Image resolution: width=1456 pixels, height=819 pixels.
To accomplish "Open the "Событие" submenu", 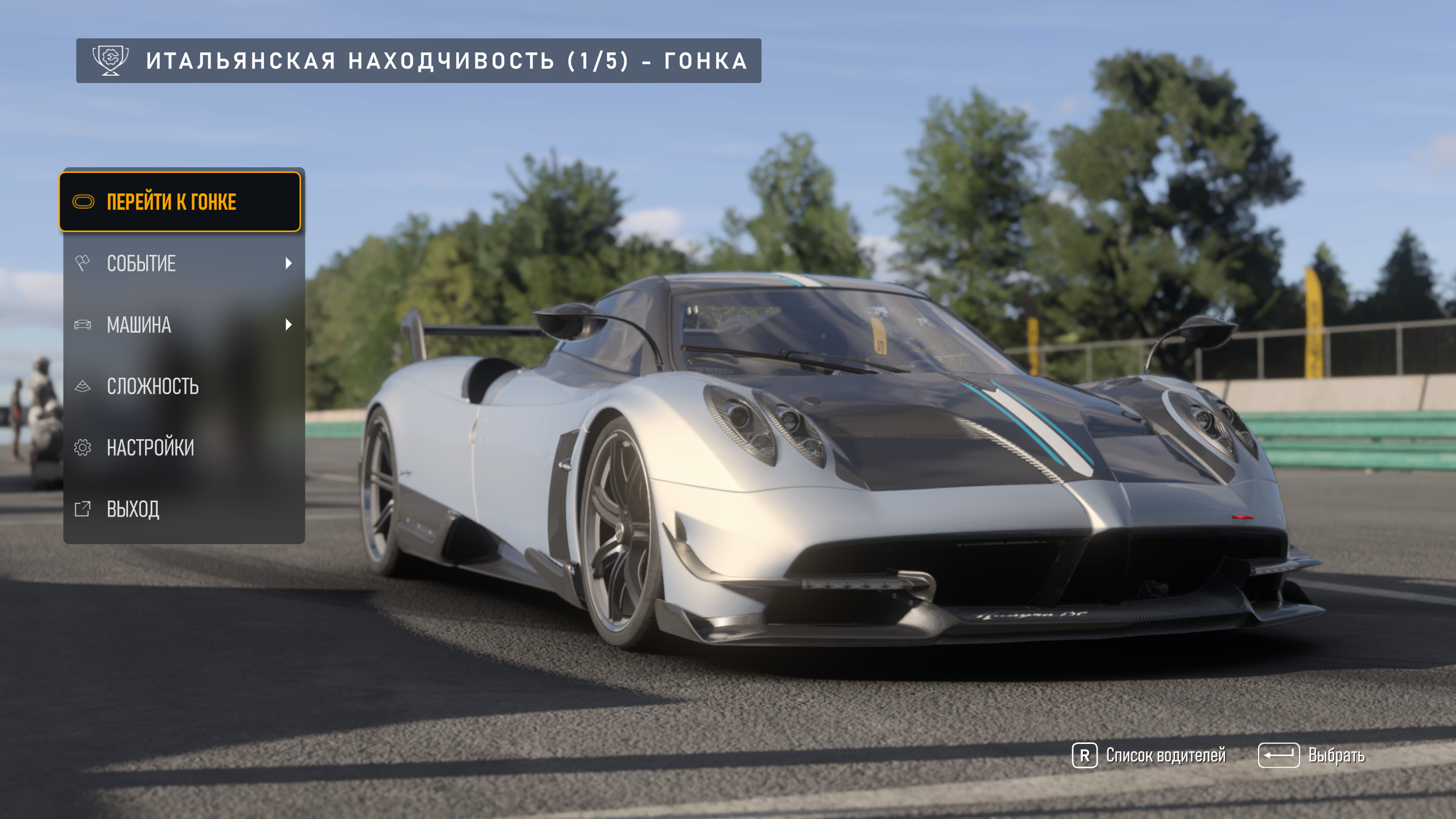I will click(183, 263).
